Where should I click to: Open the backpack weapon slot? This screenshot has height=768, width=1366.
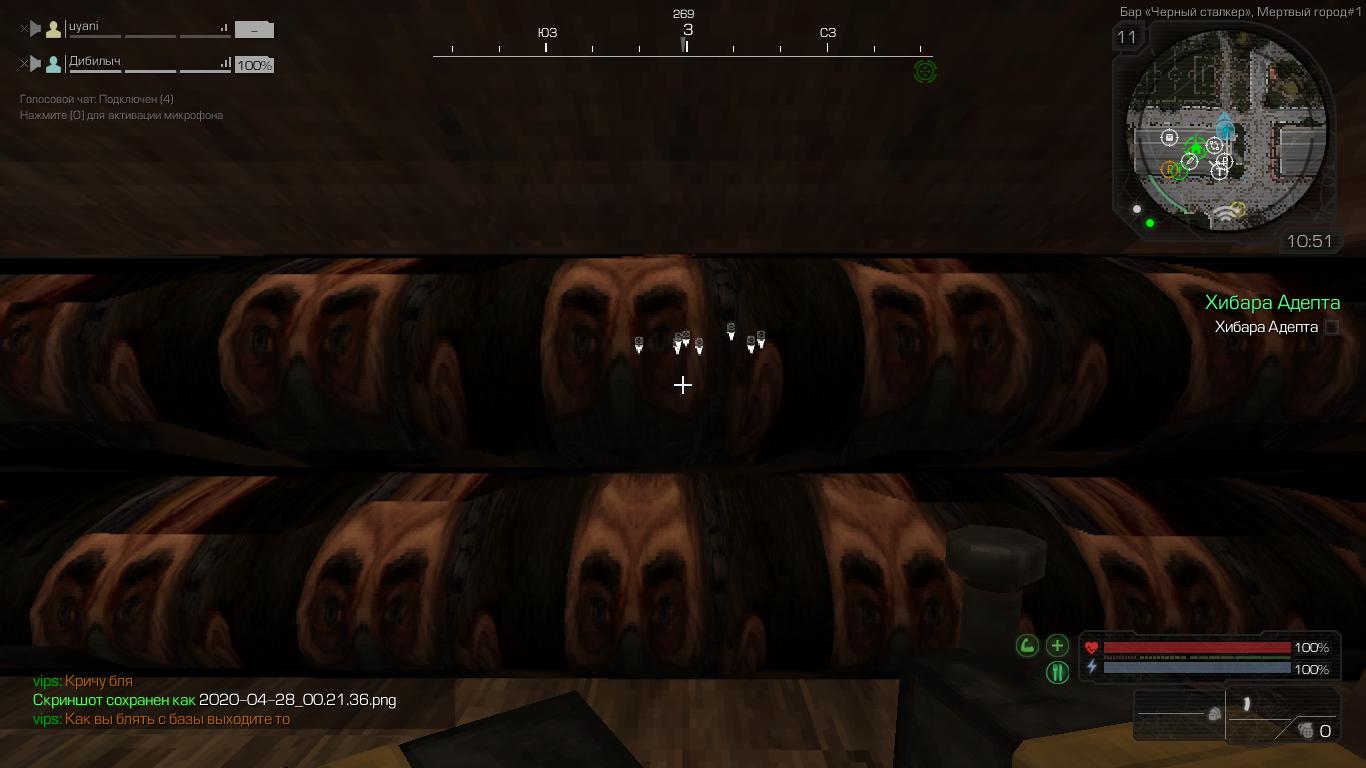(x=1182, y=714)
